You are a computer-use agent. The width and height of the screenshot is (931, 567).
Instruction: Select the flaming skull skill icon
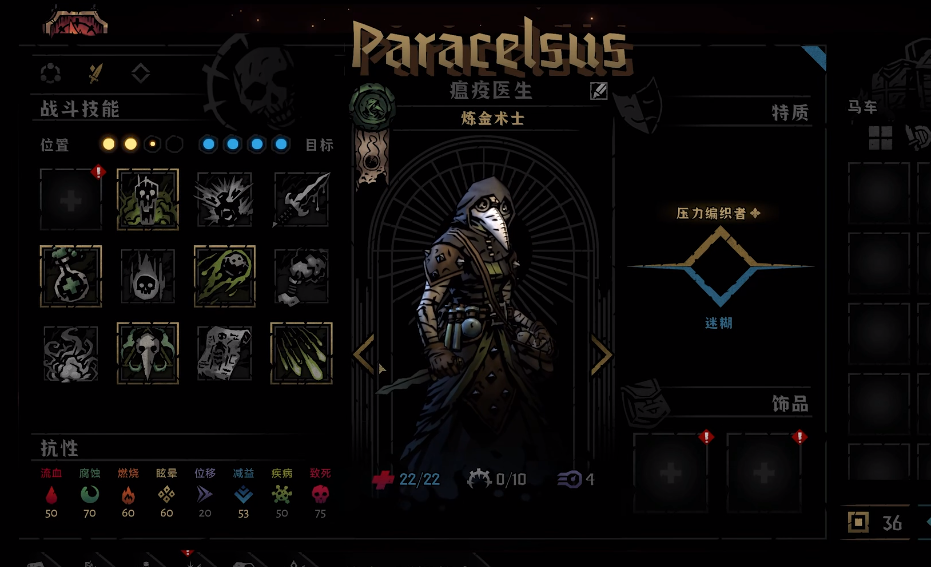147,276
